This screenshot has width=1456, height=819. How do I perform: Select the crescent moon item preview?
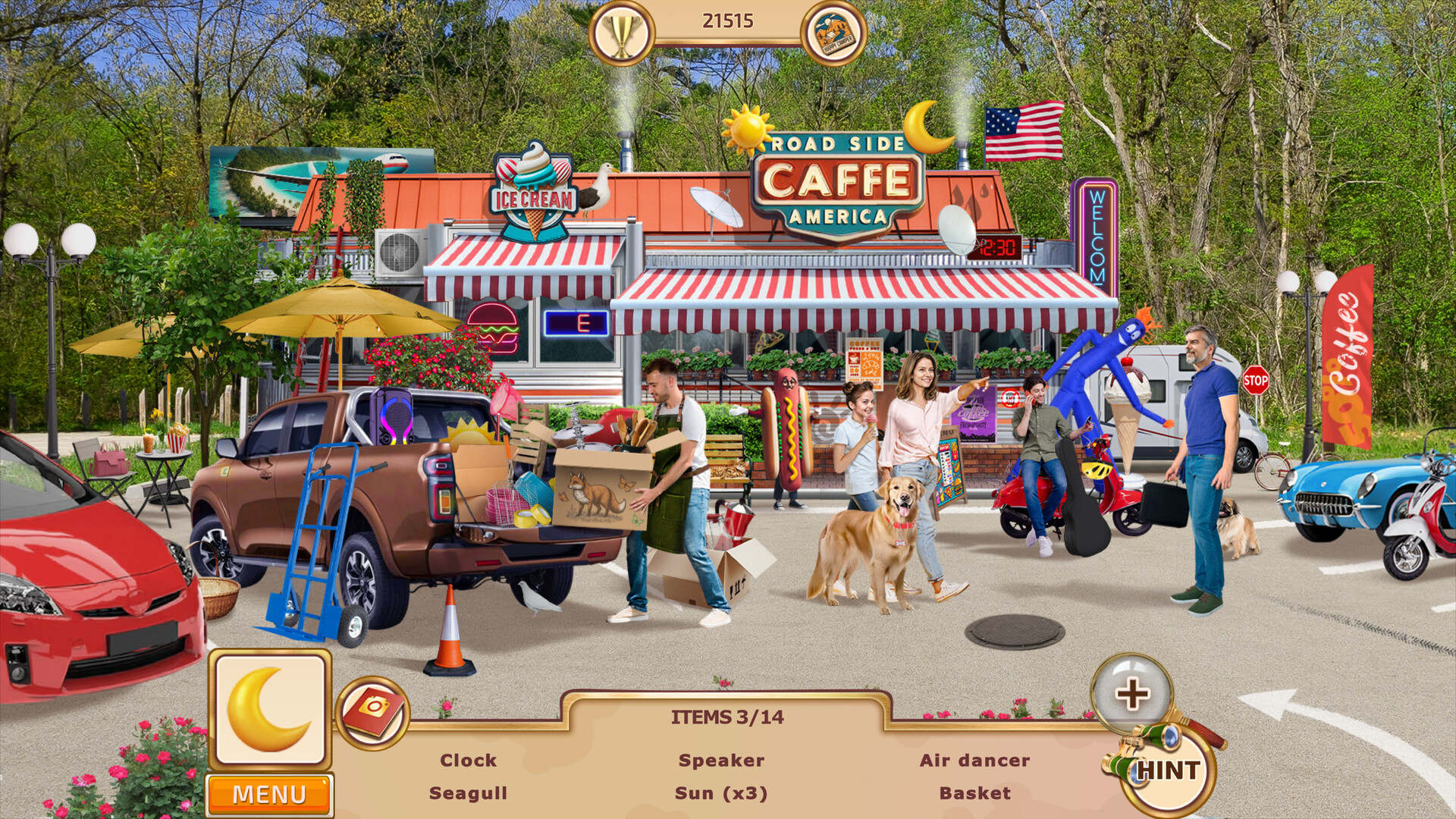270,710
